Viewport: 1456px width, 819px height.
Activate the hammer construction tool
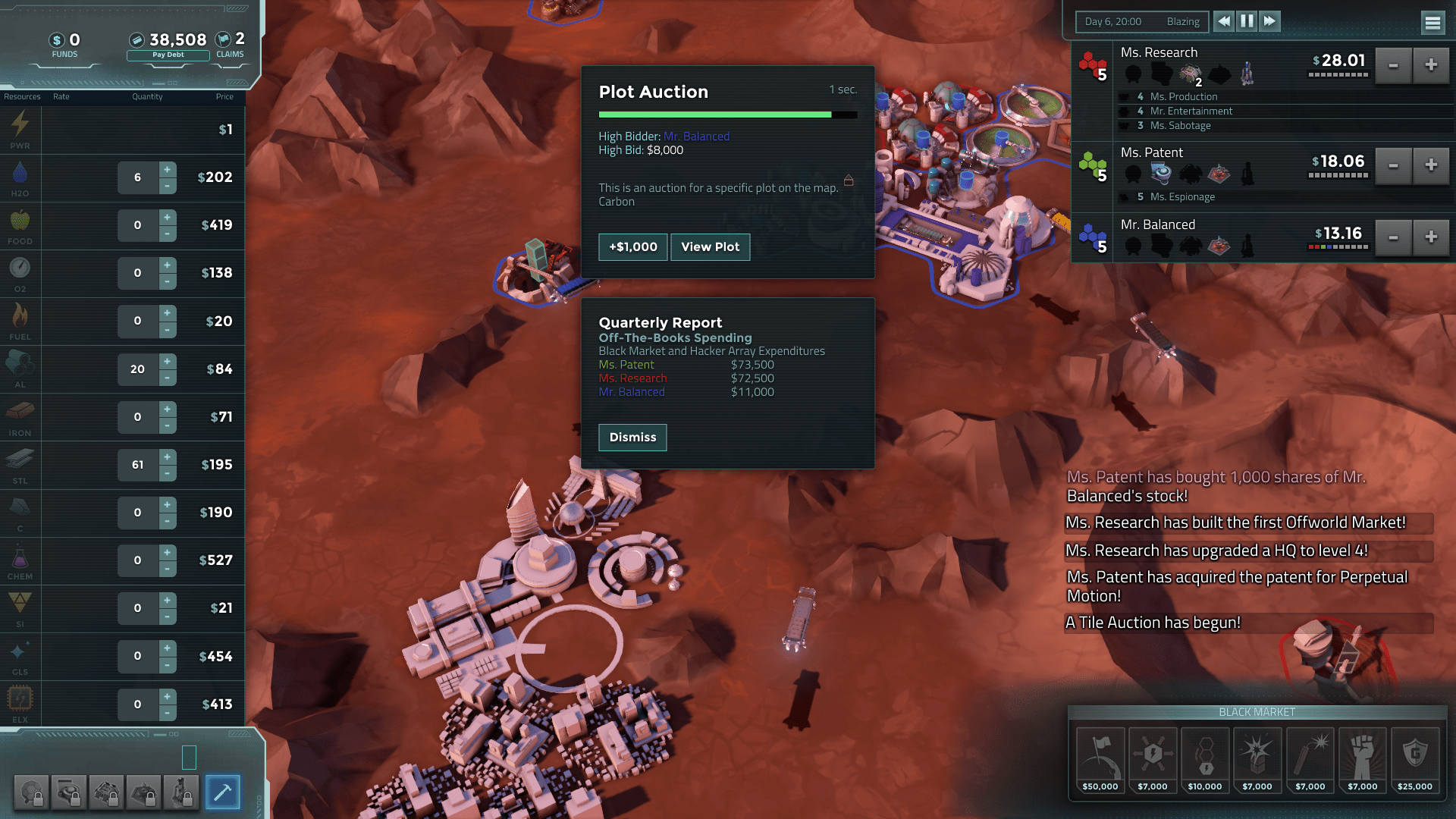tap(222, 792)
